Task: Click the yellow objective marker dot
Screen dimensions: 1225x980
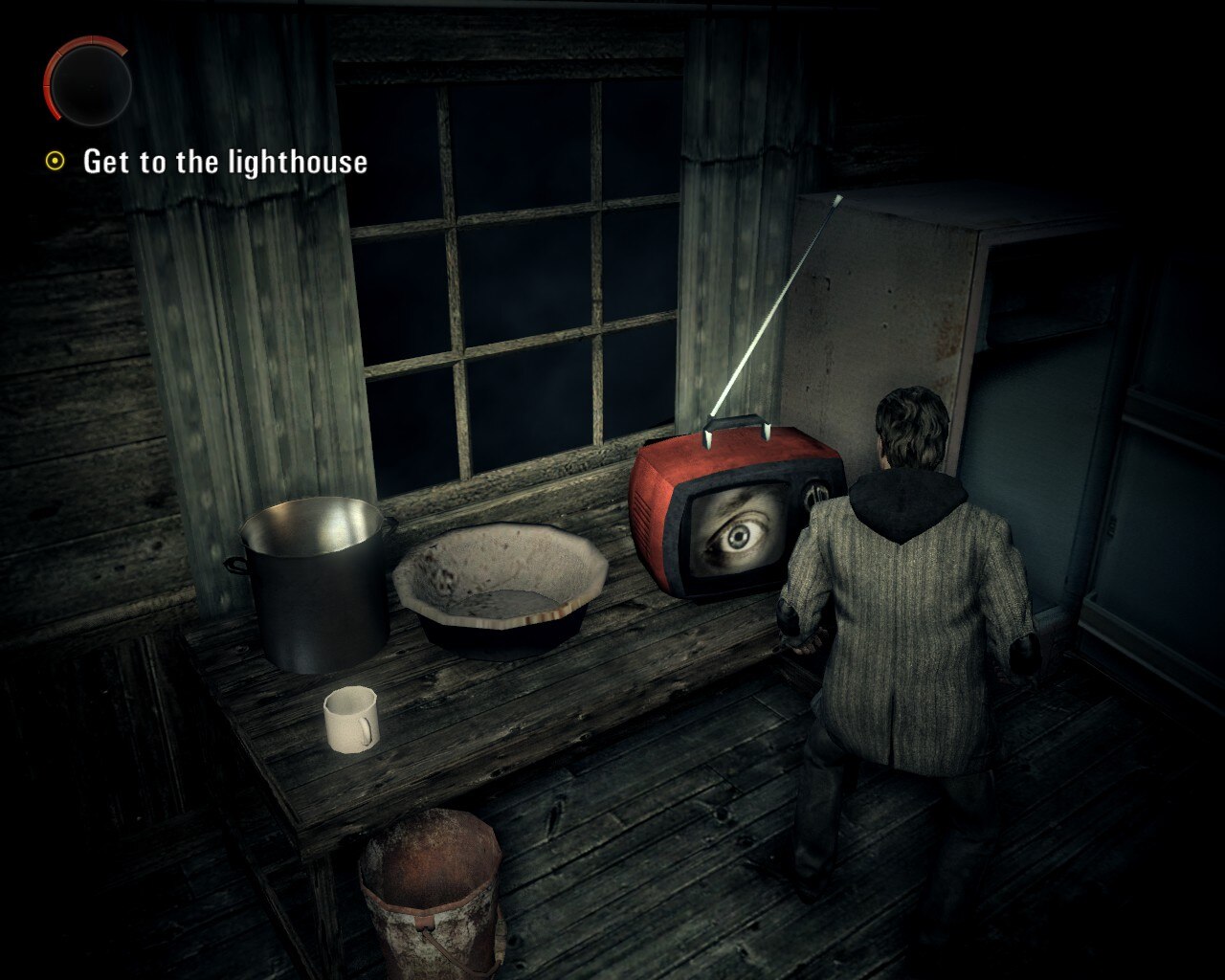Action: pyautogui.click(x=53, y=161)
